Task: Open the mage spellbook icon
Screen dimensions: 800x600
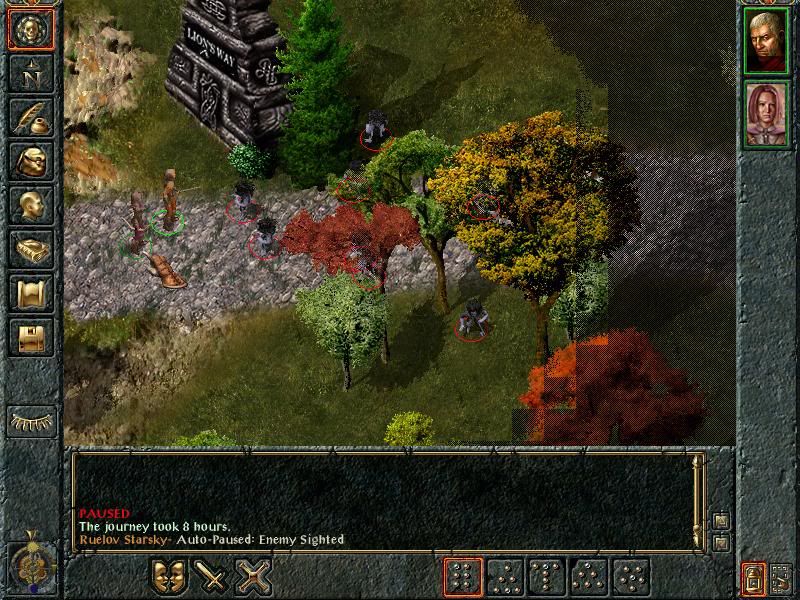Action: [31, 249]
